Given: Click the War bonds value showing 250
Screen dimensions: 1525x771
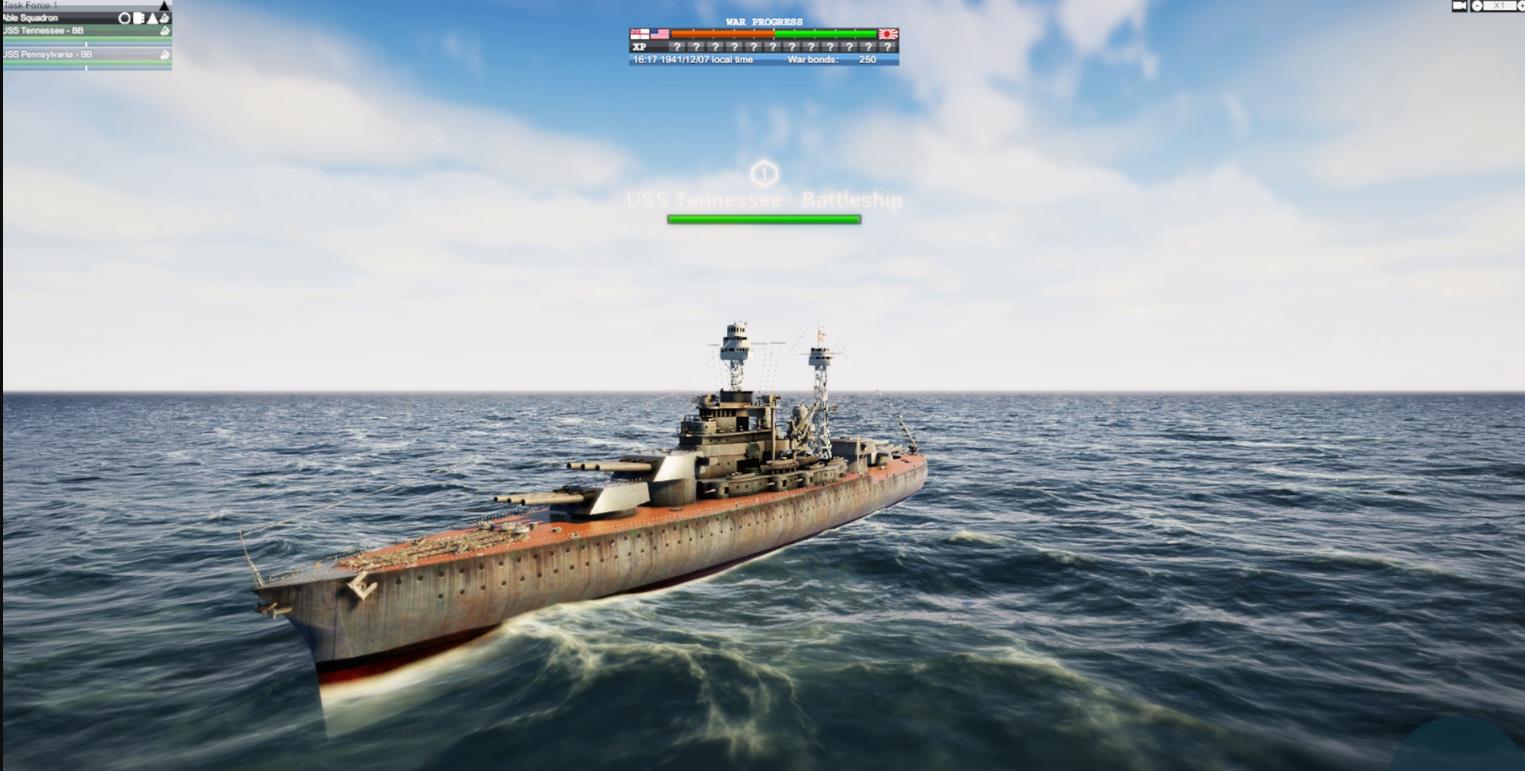Looking at the screenshot, I should 867,59.
